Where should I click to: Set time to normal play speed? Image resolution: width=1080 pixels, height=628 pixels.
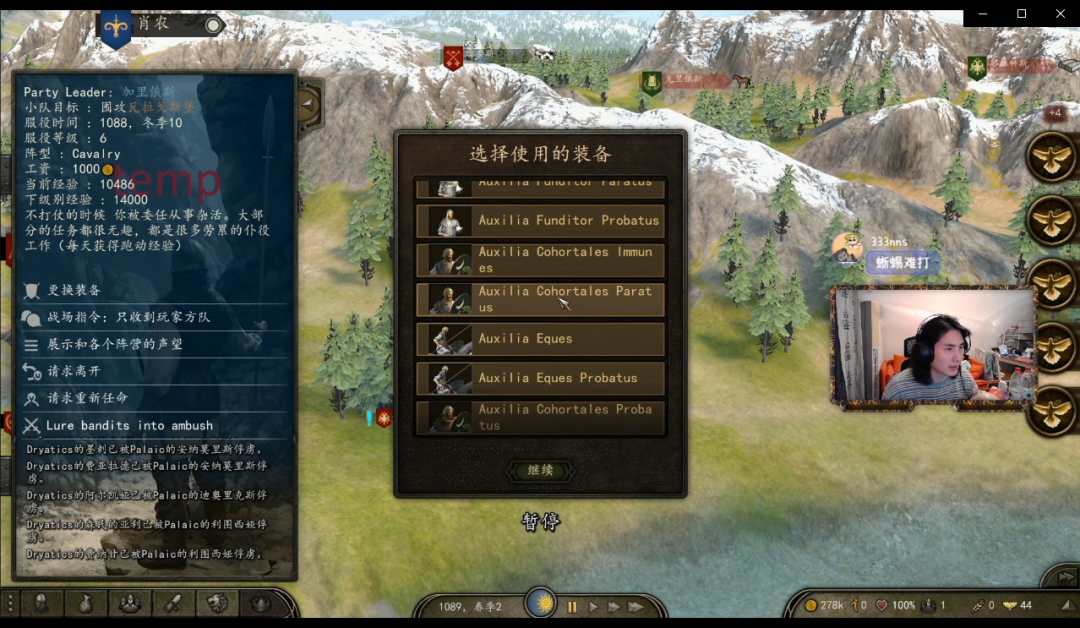click(x=594, y=606)
